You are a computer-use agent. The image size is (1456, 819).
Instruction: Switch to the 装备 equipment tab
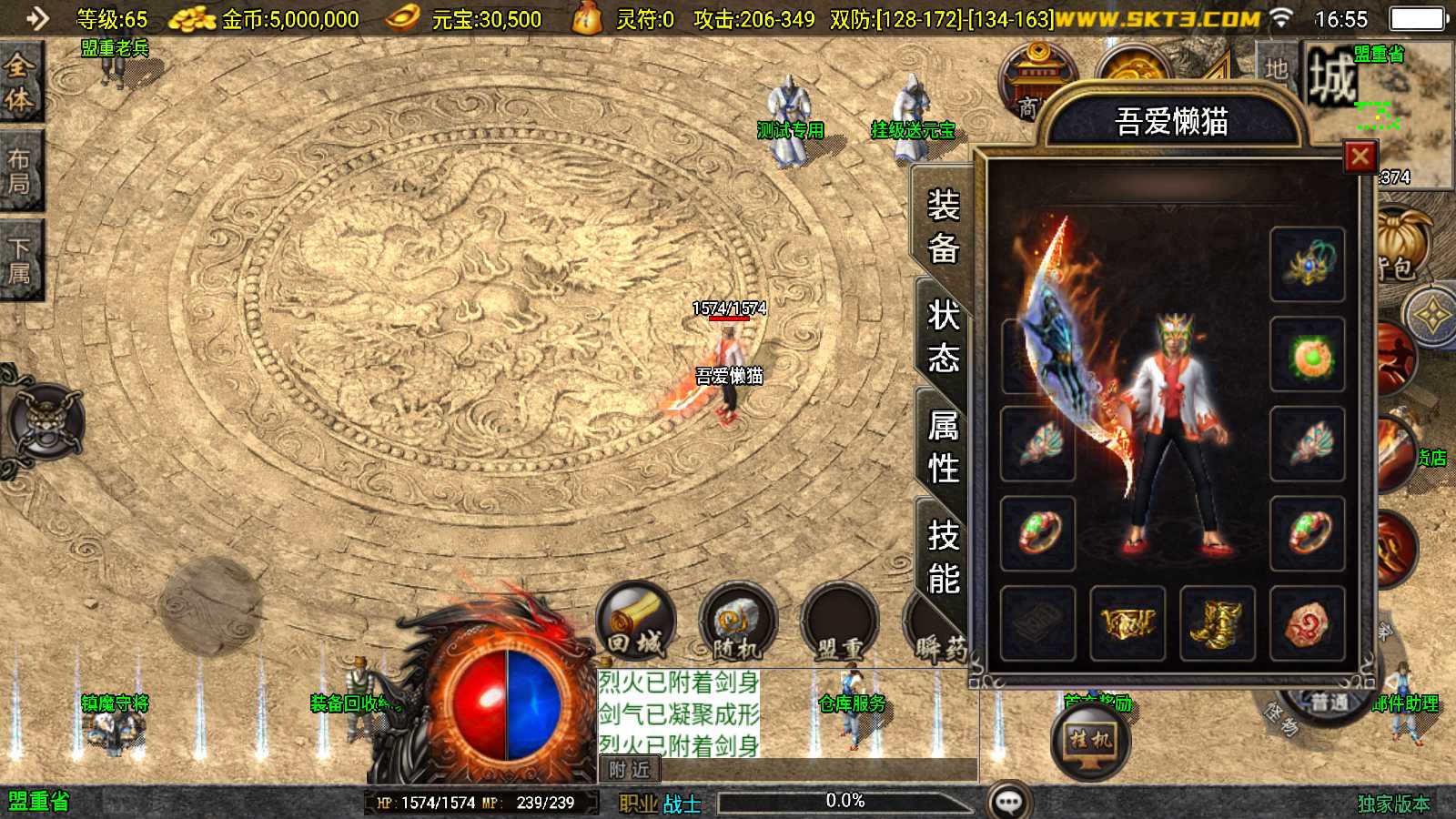[x=943, y=226]
